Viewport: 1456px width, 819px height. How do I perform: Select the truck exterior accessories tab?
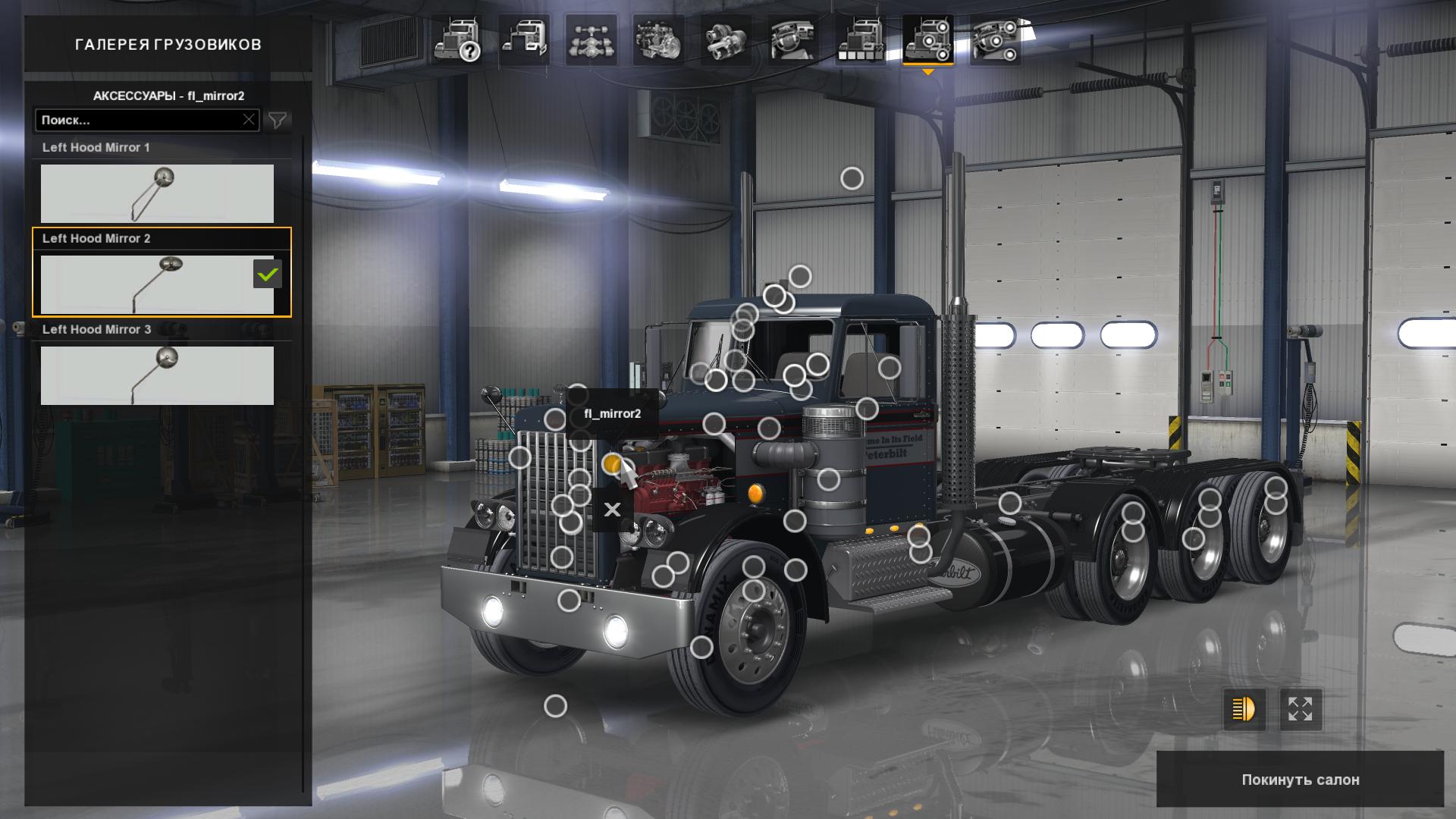927,40
